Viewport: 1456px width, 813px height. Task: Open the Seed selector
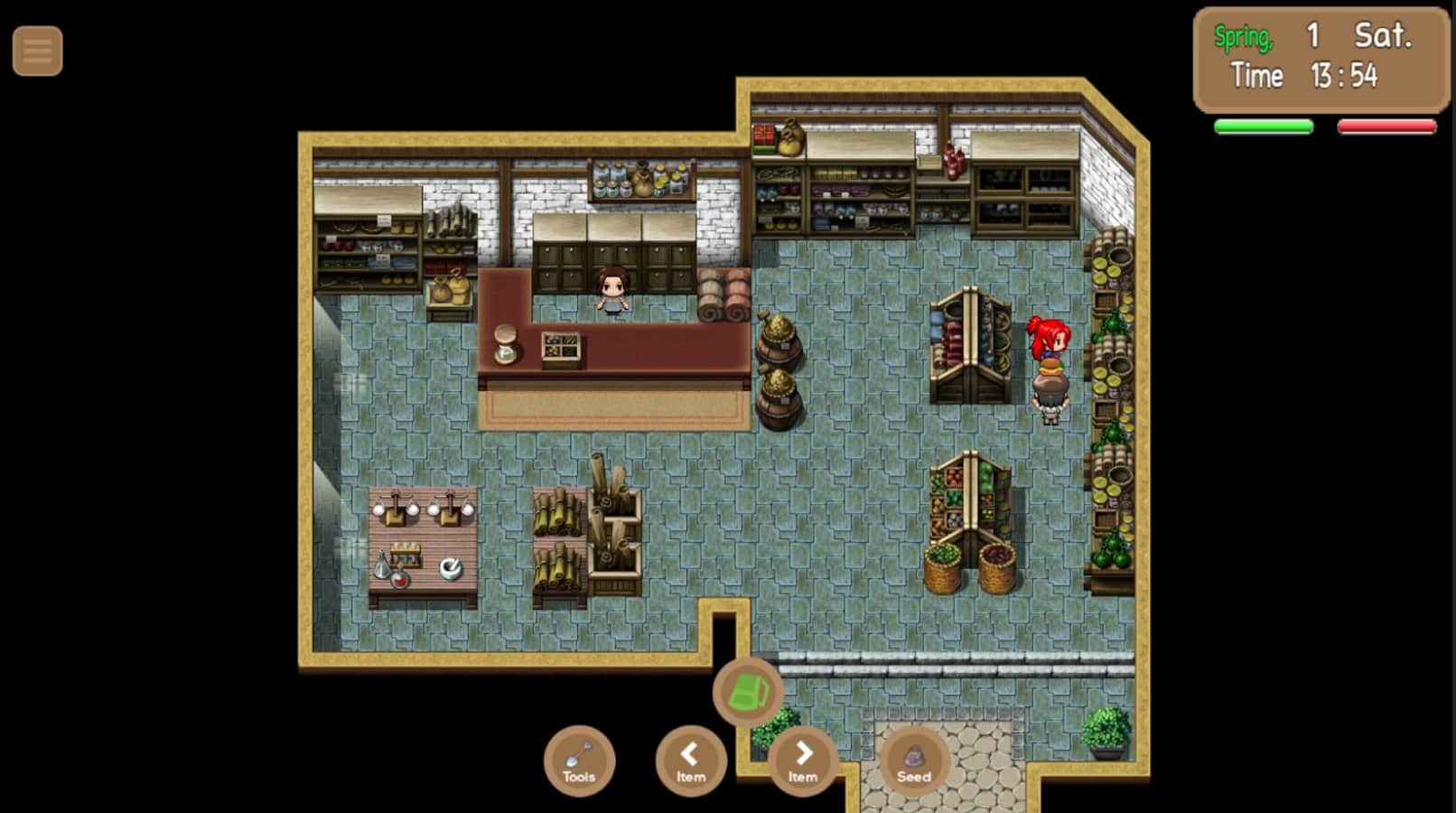(914, 762)
